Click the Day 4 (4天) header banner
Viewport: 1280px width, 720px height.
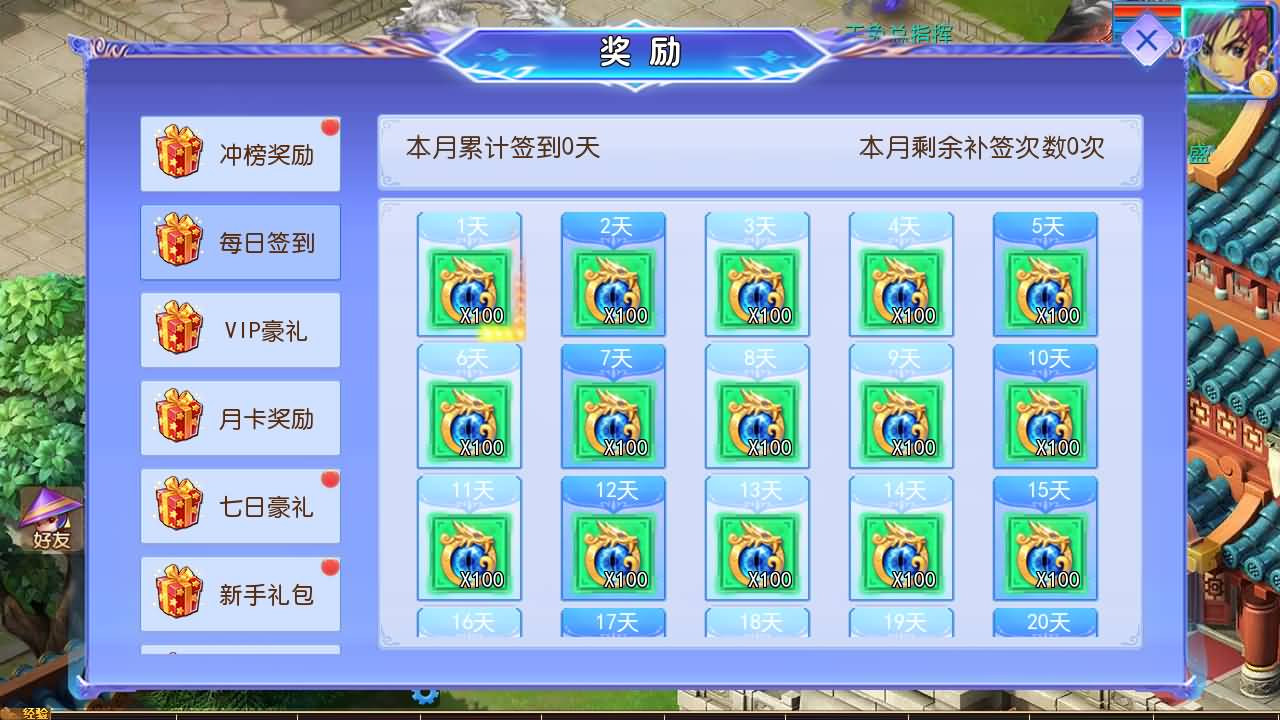tap(902, 225)
